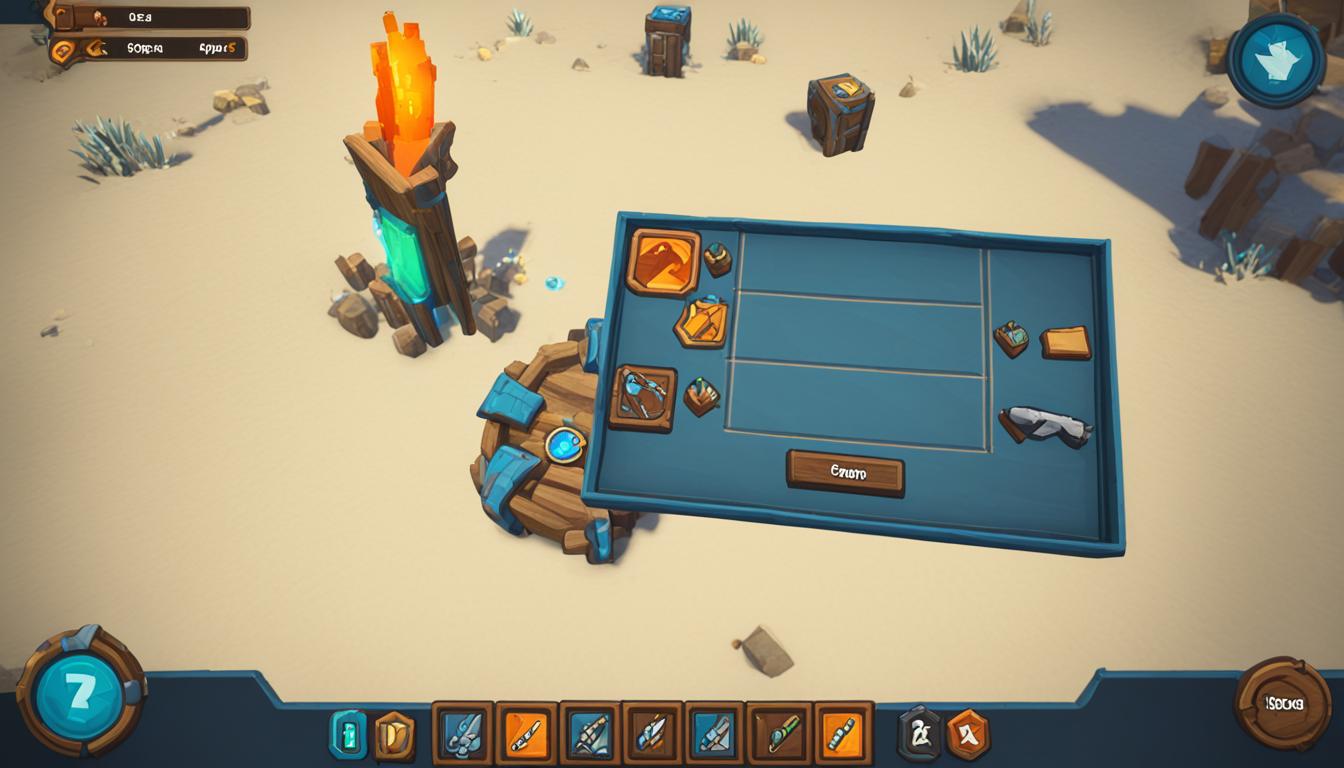Open the round blue button in the top-right corner
The width and height of the screenshot is (1344, 768).
[1274, 60]
